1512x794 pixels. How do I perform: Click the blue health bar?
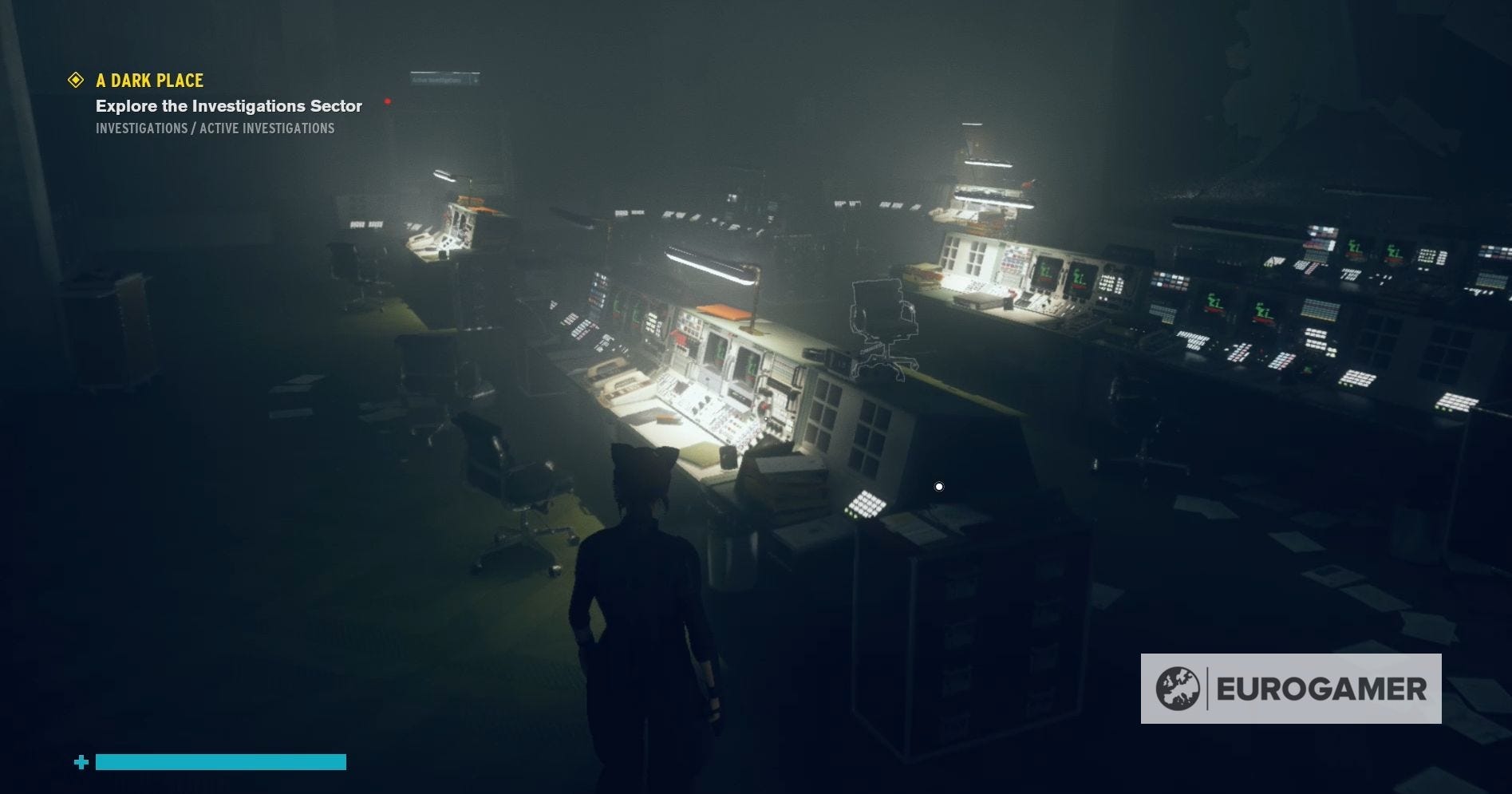[x=219, y=762]
